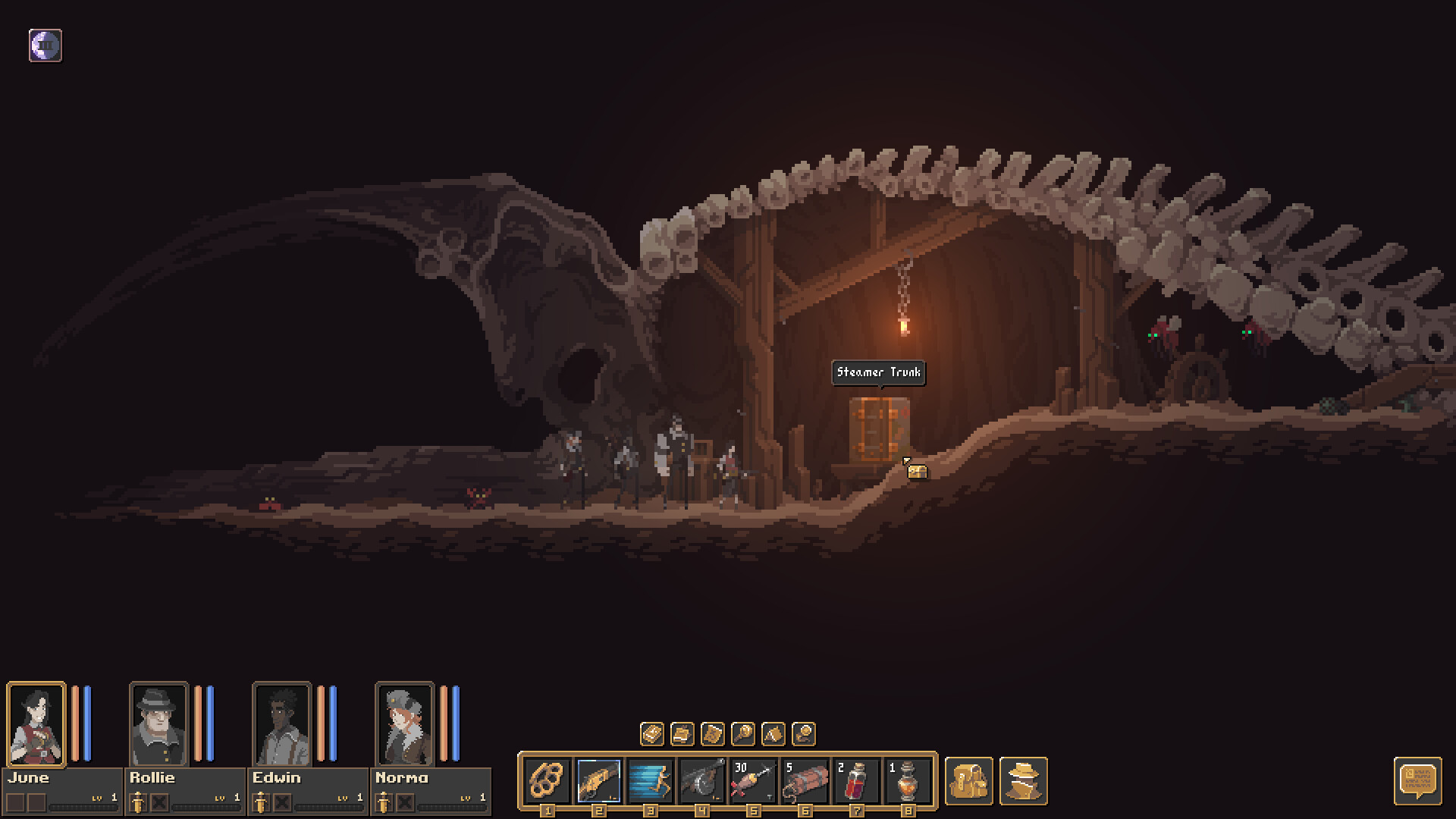Select Norma's portrait
This screenshot has width=1456, height=819.
click(x=404, y=724)
